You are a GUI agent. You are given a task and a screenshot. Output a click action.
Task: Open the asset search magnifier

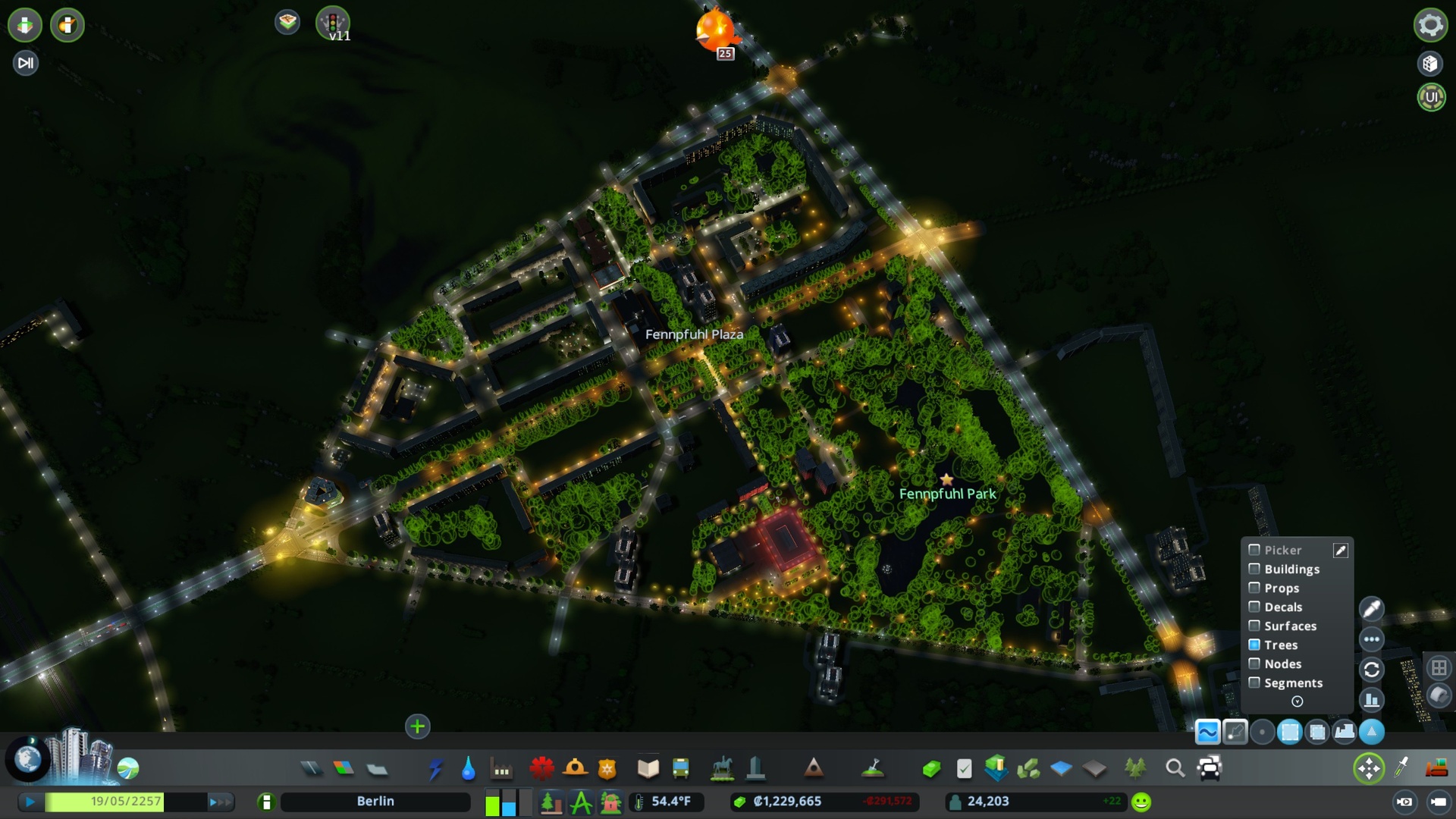(1175, 768)
